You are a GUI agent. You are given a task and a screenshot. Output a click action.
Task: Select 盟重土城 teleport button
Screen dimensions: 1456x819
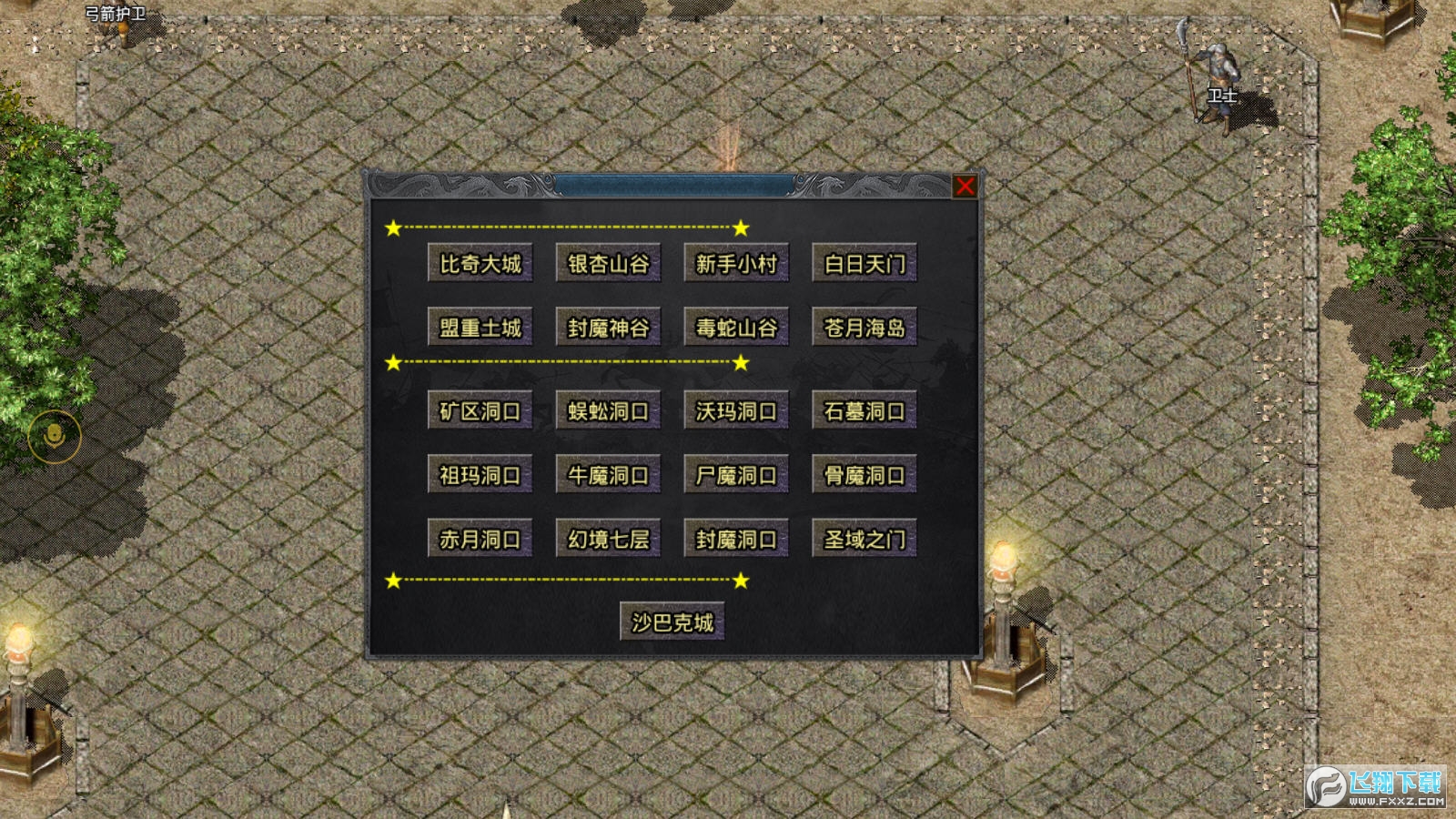click(x=480, y=328)
